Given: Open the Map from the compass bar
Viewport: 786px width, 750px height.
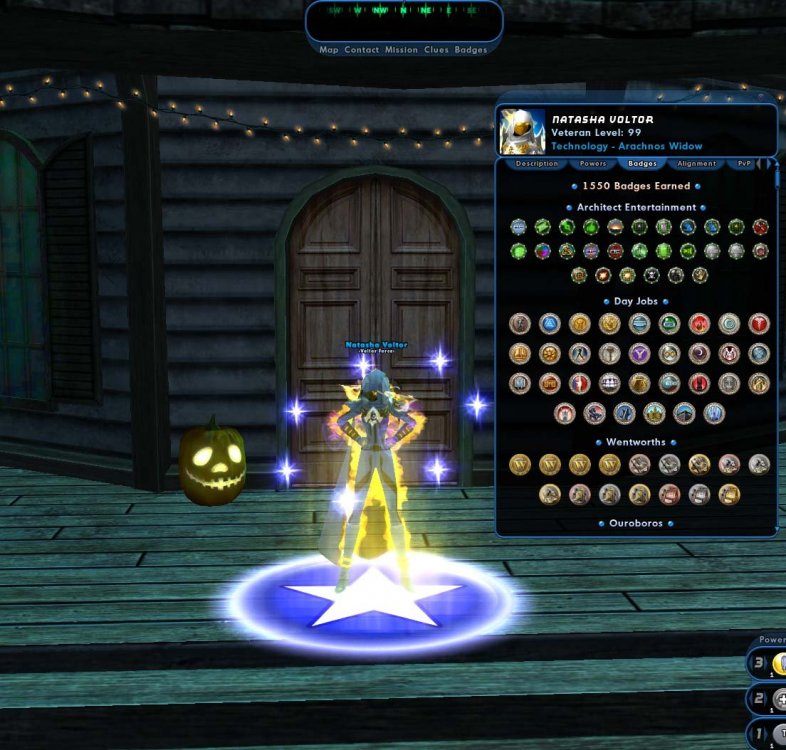Looking at the screenshot, I should click(329, 50).
